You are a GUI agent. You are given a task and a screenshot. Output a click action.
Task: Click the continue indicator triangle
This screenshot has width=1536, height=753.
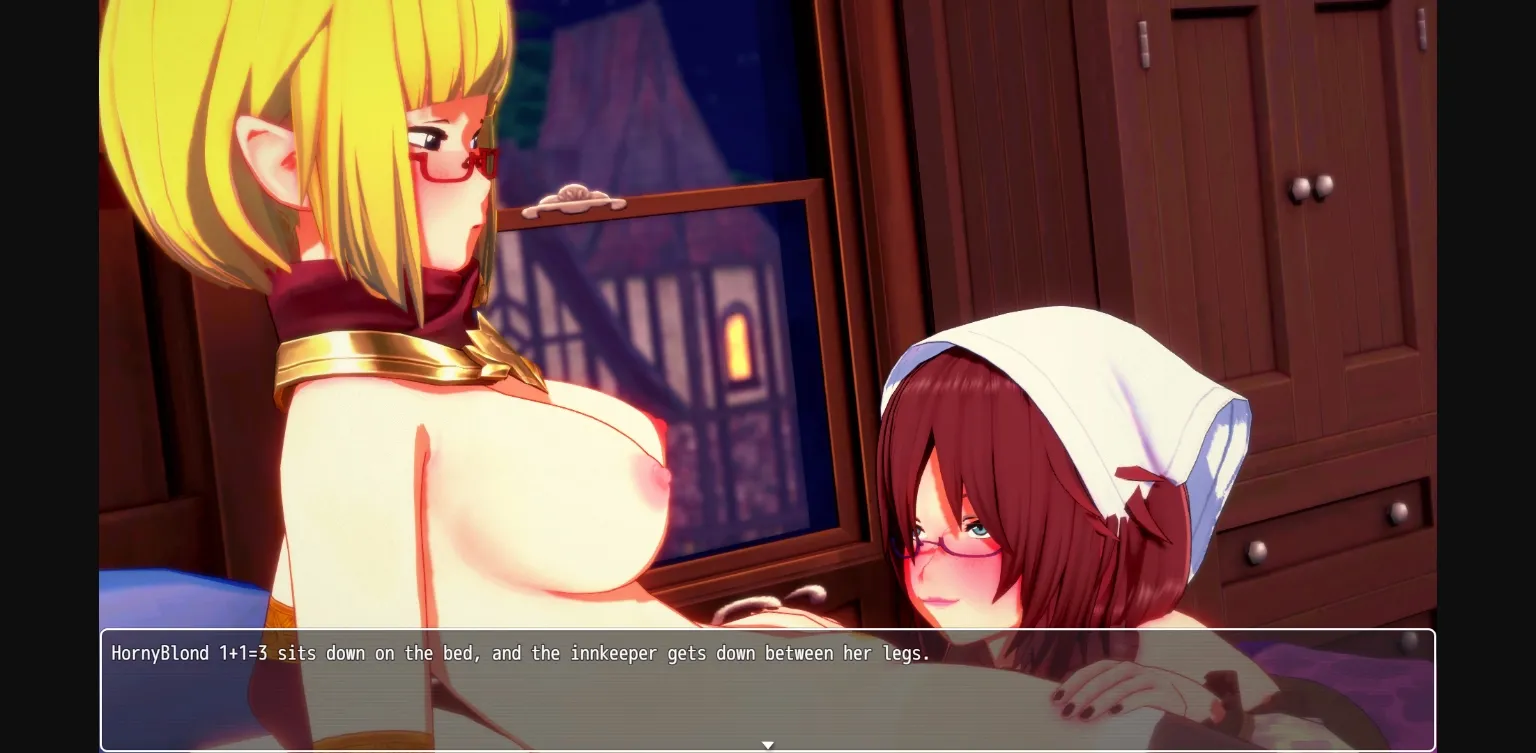coord(768,745)
